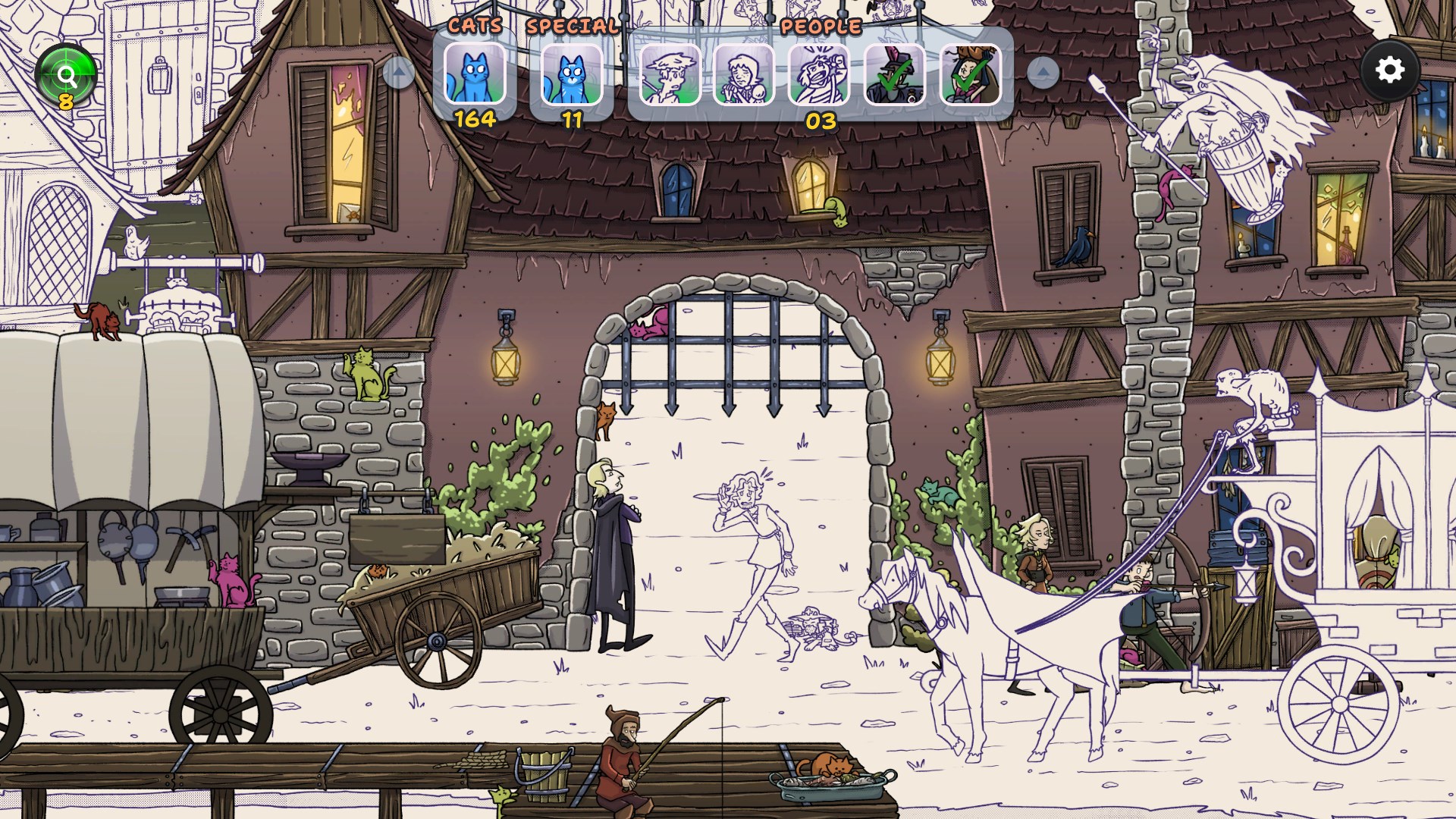Select the Special cats icon

point(572,75)
